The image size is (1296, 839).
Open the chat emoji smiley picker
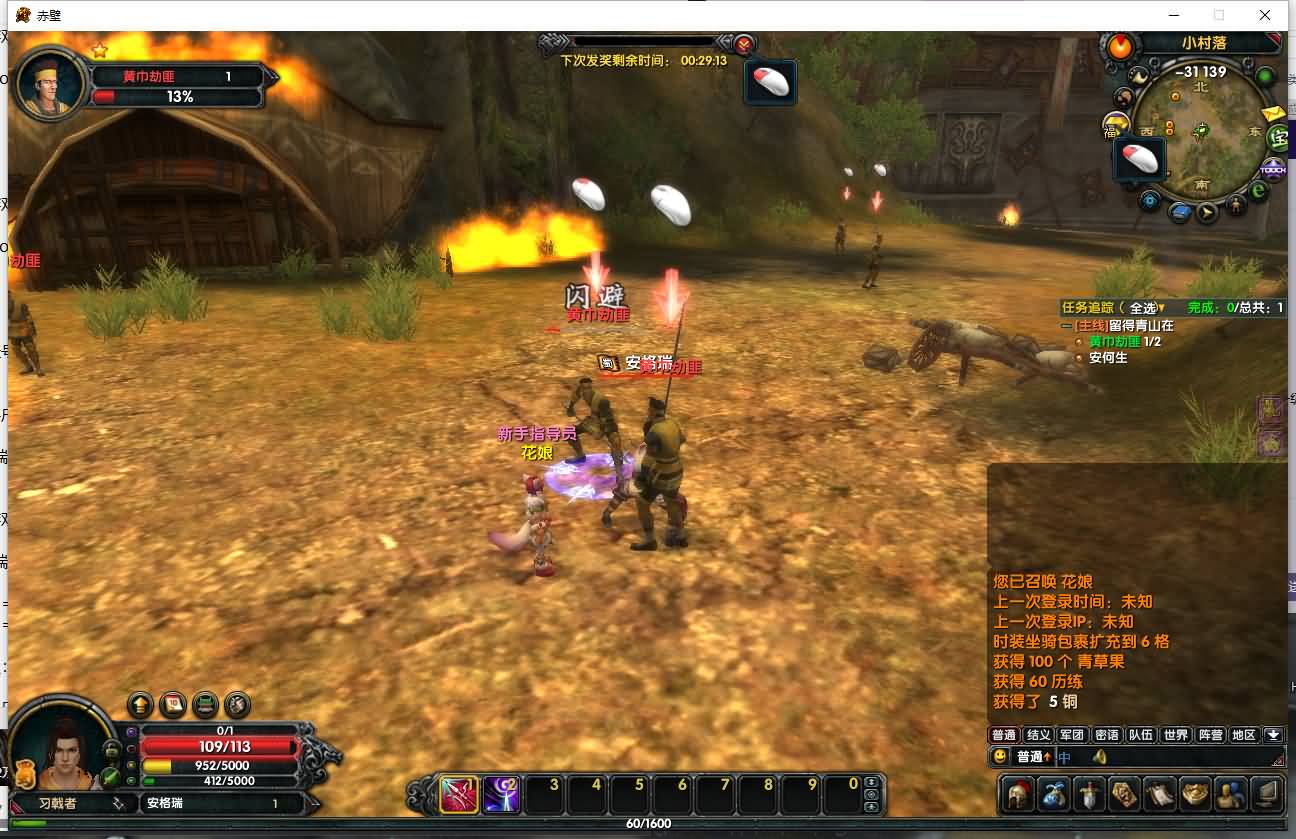coord(1000,757)
